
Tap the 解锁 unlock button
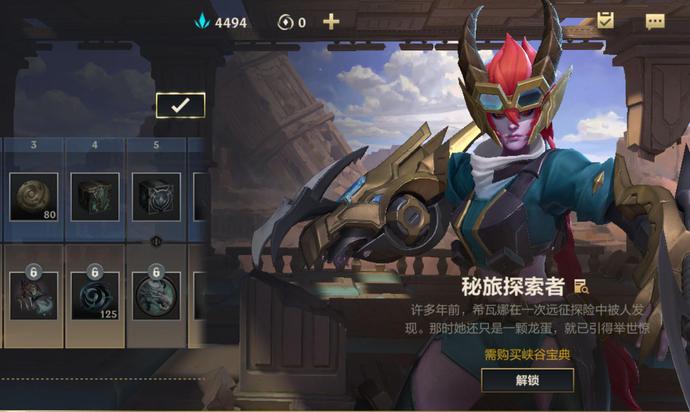(x=527, y=380)
